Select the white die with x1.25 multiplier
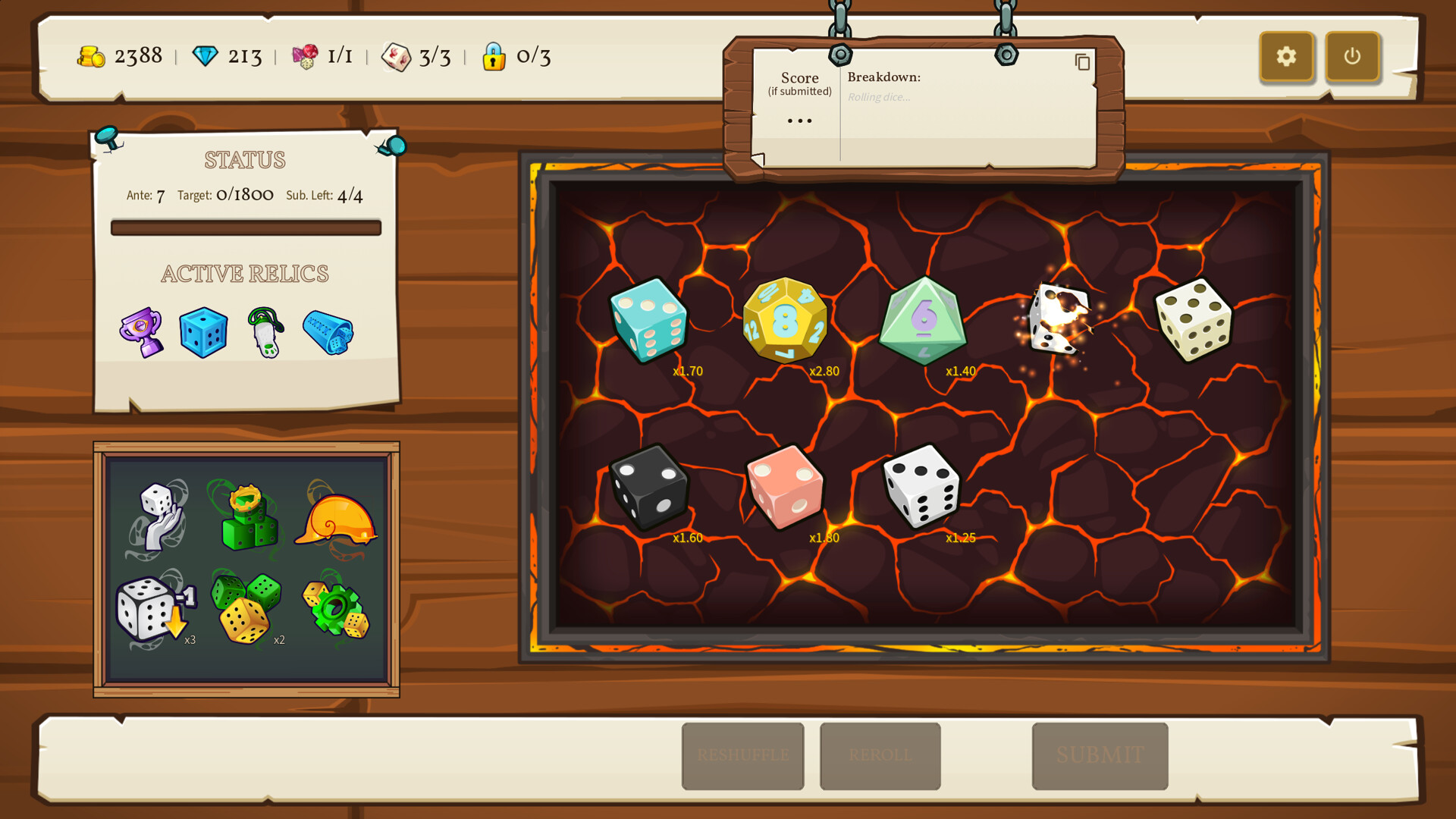This screenshot has width=1456, height=819. (922, 486)
